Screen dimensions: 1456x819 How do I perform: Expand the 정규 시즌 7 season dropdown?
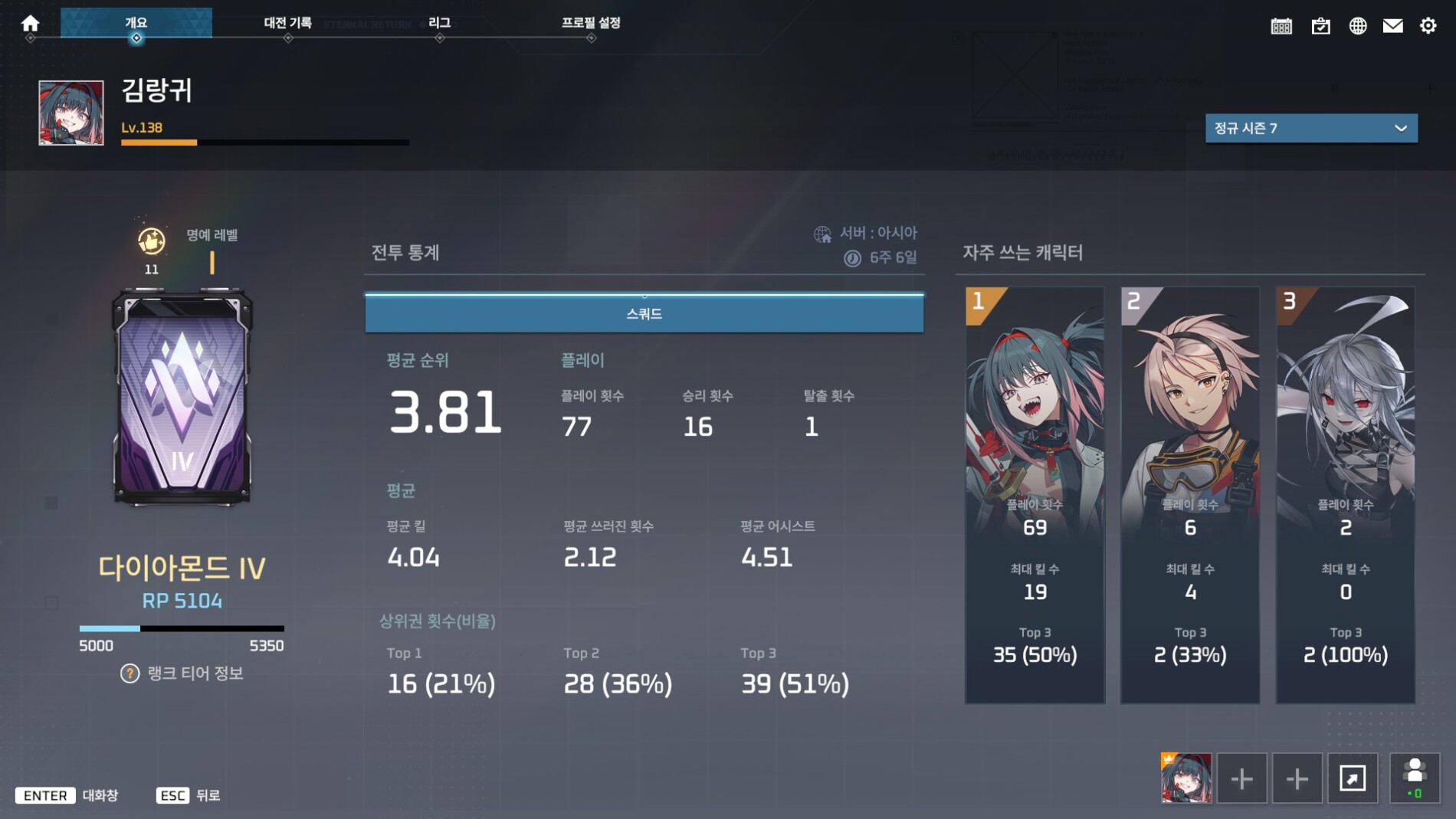pos(1310,128)
